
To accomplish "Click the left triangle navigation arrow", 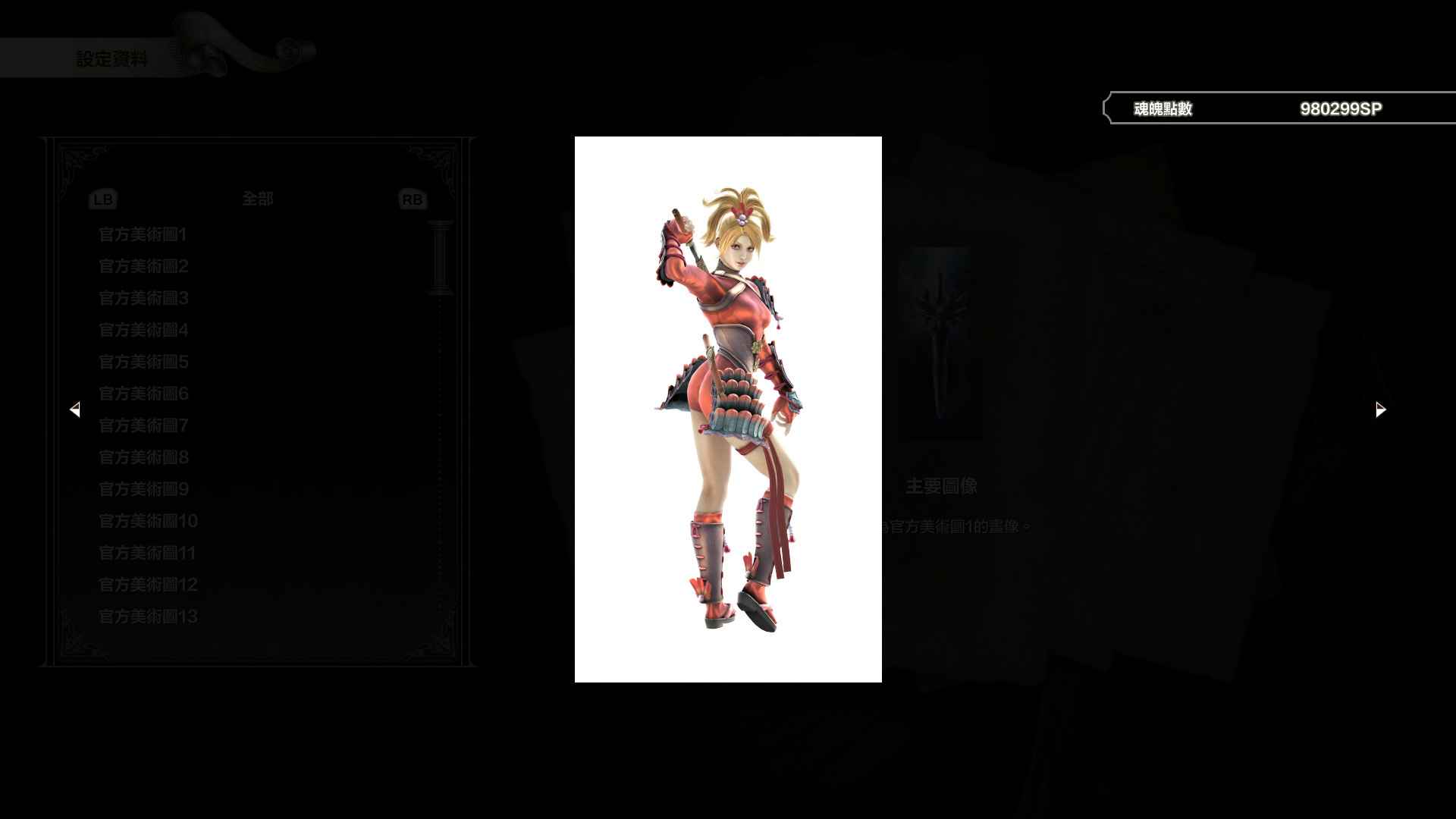I will click(x=76, y=409).
